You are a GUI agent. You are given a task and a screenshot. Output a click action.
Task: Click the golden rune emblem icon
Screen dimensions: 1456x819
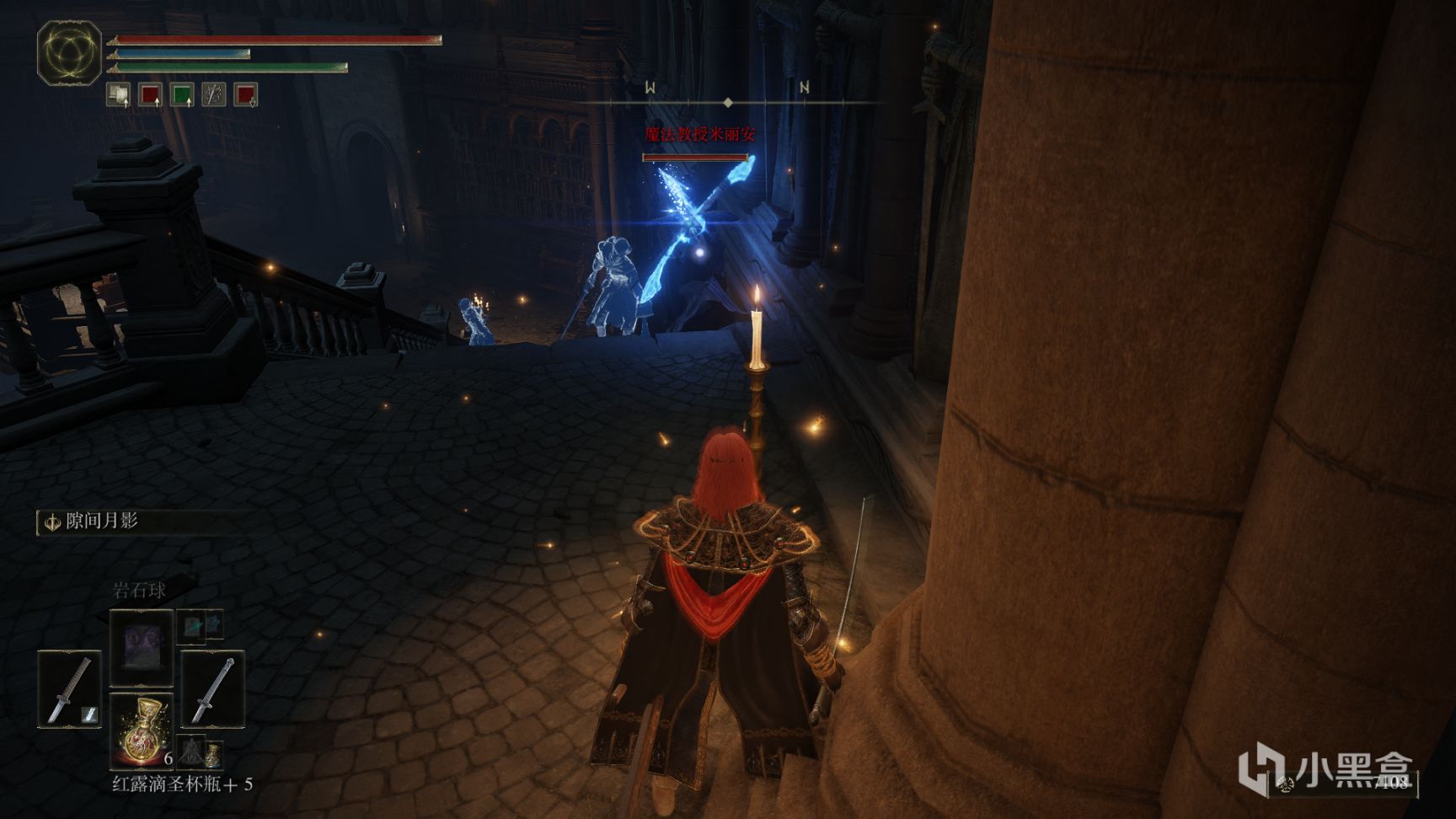pyautogui.click(x=69, y=52)
